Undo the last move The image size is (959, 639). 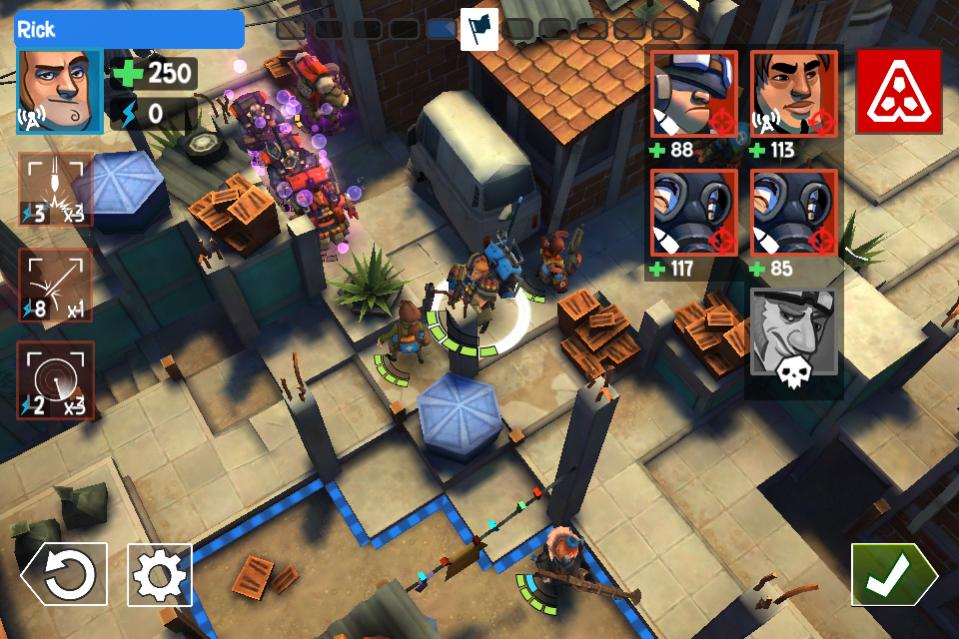point(64,575)
